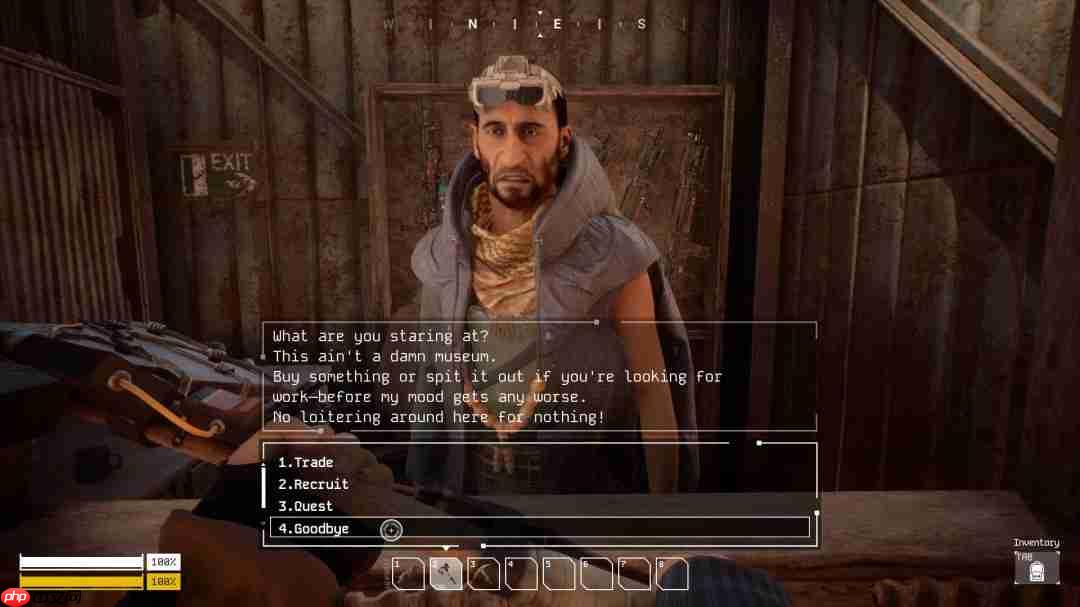Viewport: 1080px width, 607px height.
Task: Equip the pickaxe in hotbar slot 3
Action: coord(484,574)
